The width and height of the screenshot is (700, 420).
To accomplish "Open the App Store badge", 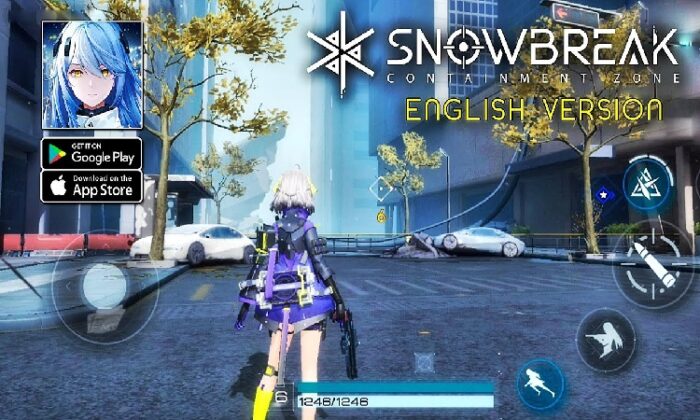I will click(x=91, y=186).
